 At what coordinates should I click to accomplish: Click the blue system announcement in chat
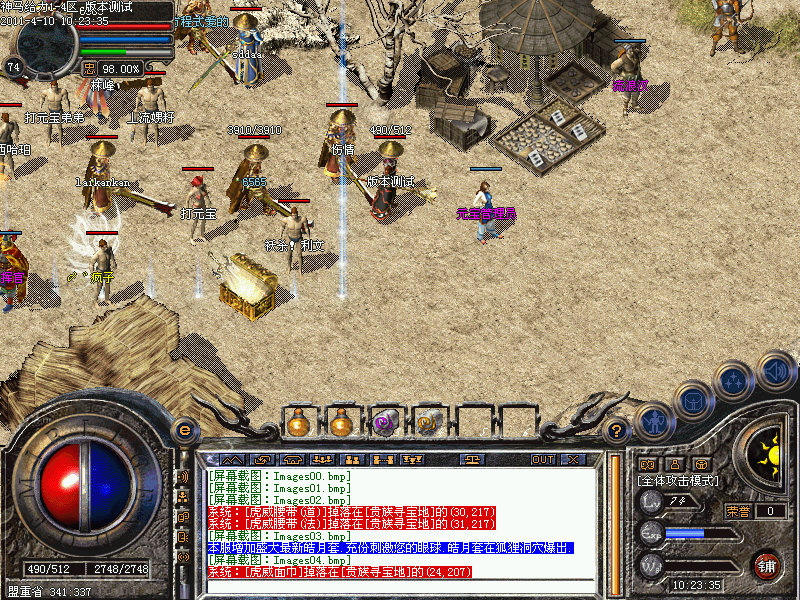[390, 548]
